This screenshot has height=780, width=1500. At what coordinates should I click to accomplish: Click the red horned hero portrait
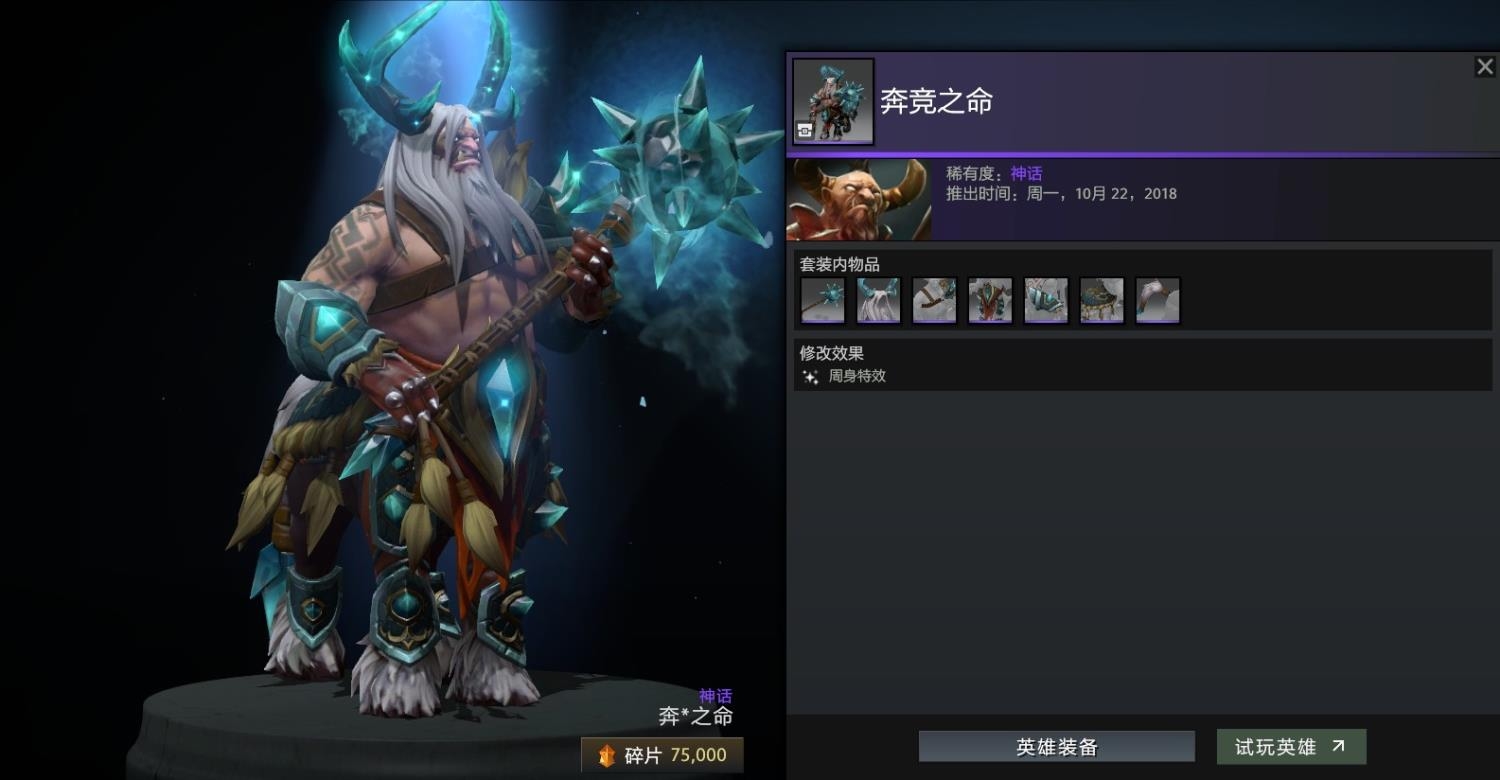point(859,200)
